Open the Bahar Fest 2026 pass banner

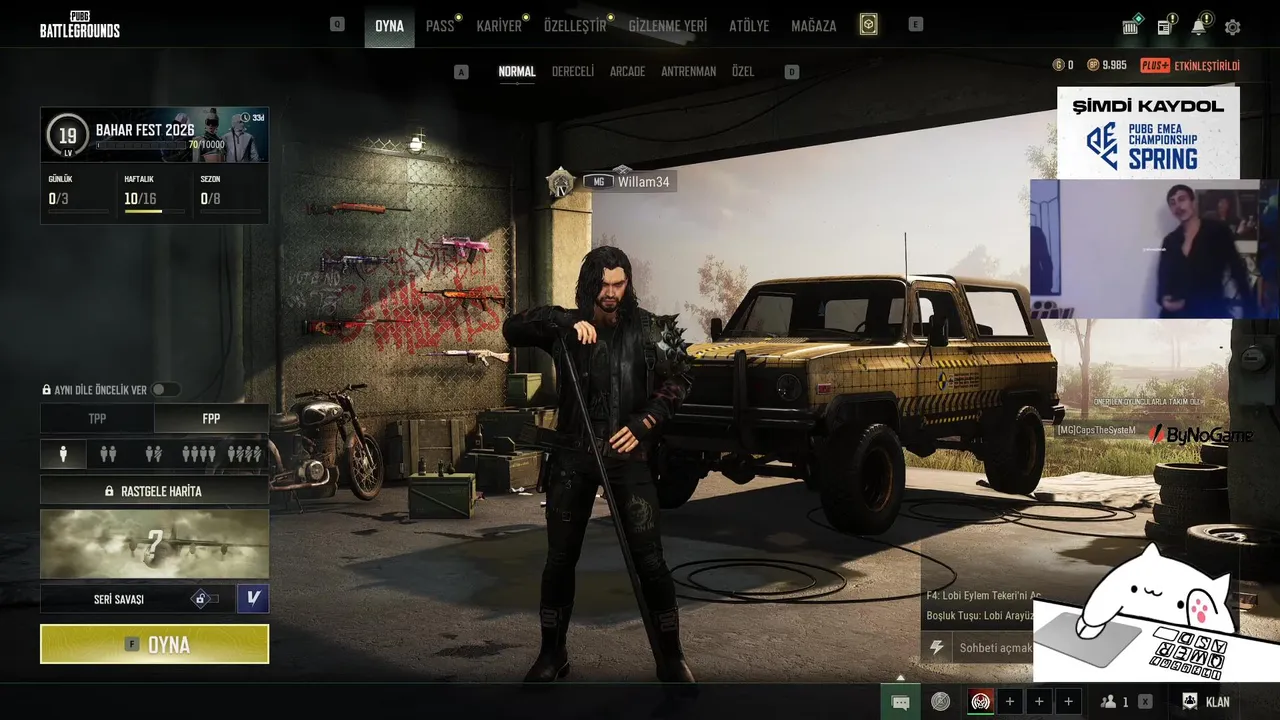pos(154,135)
